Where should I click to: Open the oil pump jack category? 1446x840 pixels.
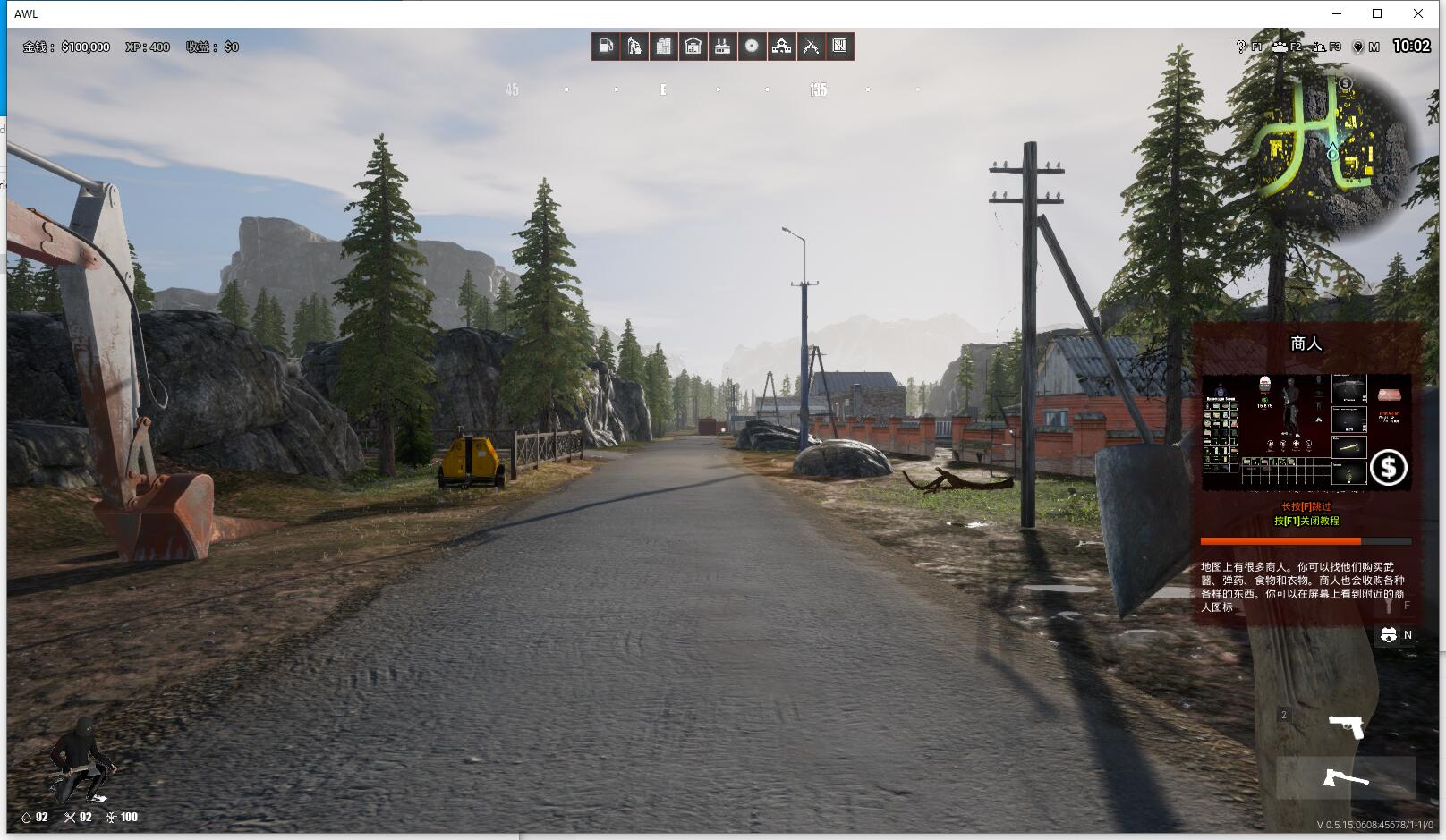pyautogui.click(x=634, y=47)
